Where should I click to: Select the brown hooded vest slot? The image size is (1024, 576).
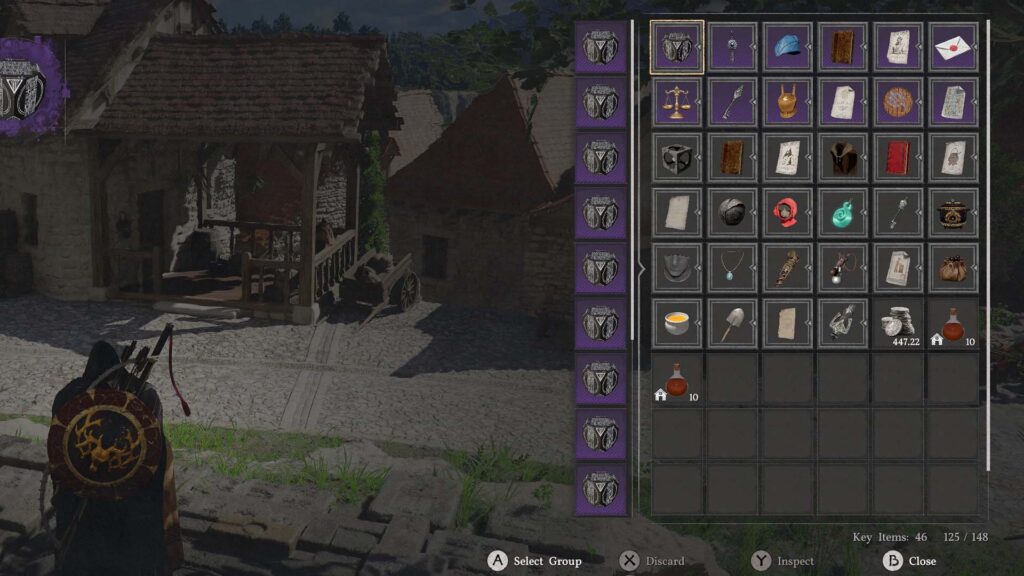[842, 157]
